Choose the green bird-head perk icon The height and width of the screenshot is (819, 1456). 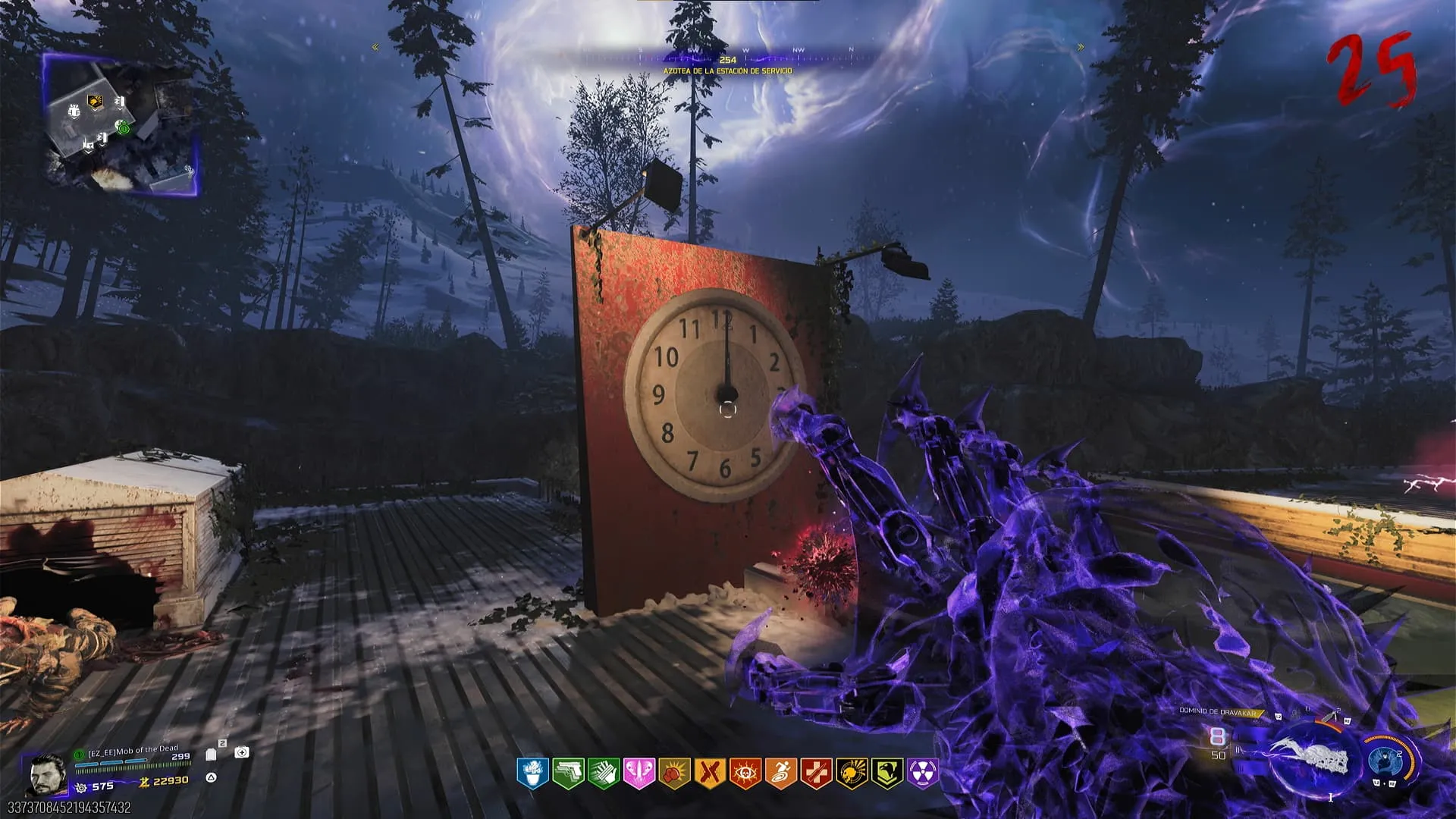click(x=886, y=773)
